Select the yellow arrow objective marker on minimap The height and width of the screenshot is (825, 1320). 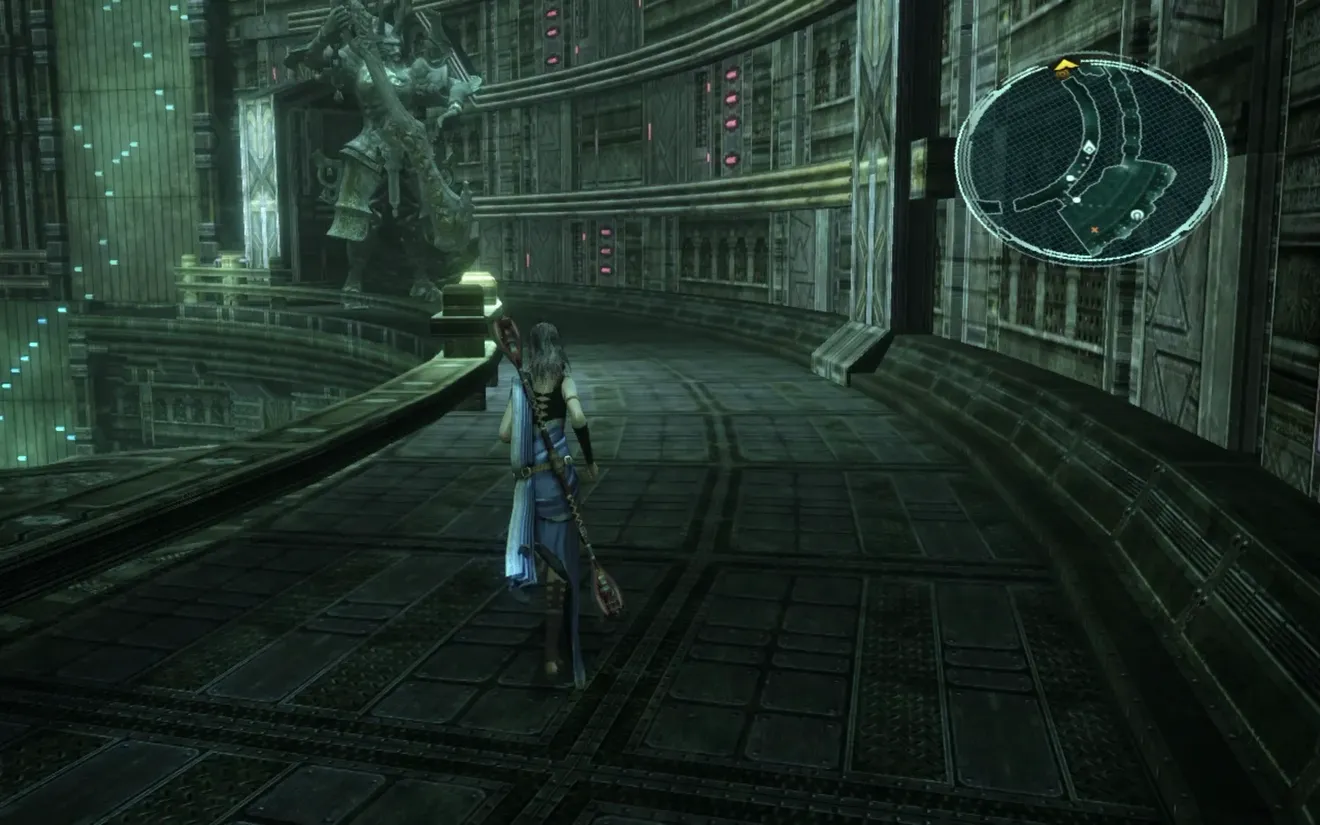(x=1064, y=66)
